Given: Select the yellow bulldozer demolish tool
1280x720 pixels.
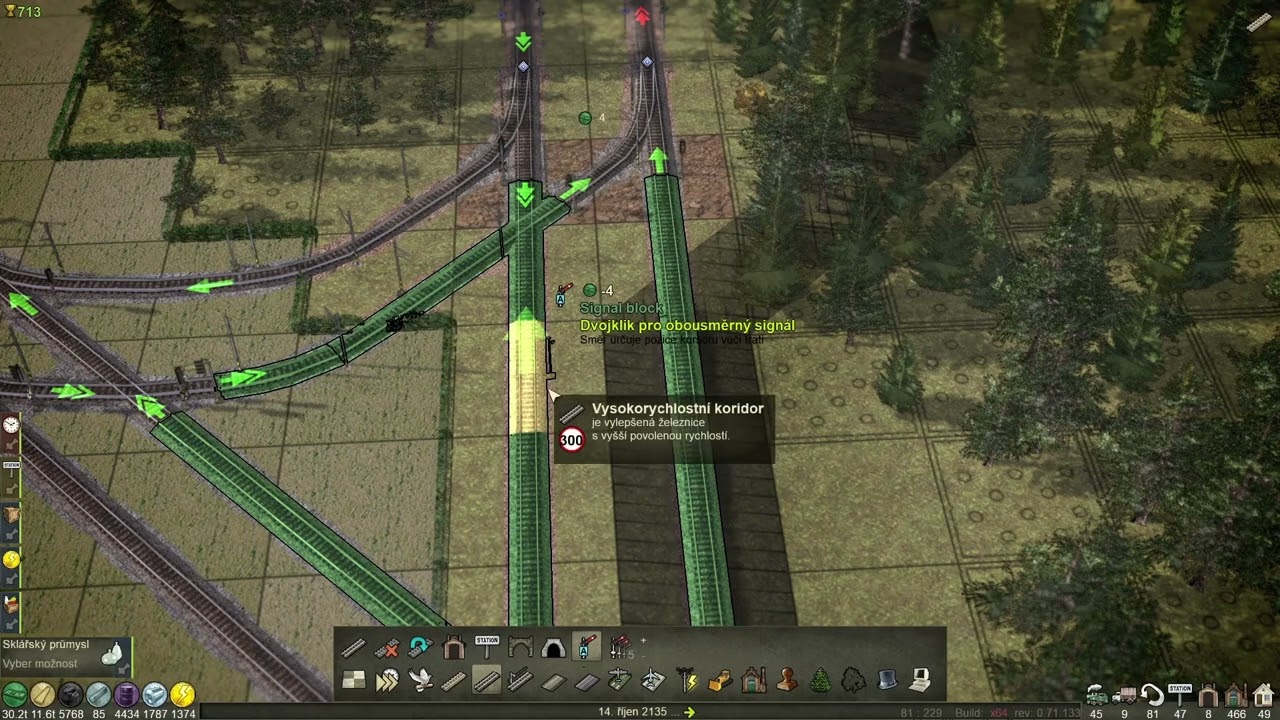Looking at the screenshot, I should pos(720,681).
